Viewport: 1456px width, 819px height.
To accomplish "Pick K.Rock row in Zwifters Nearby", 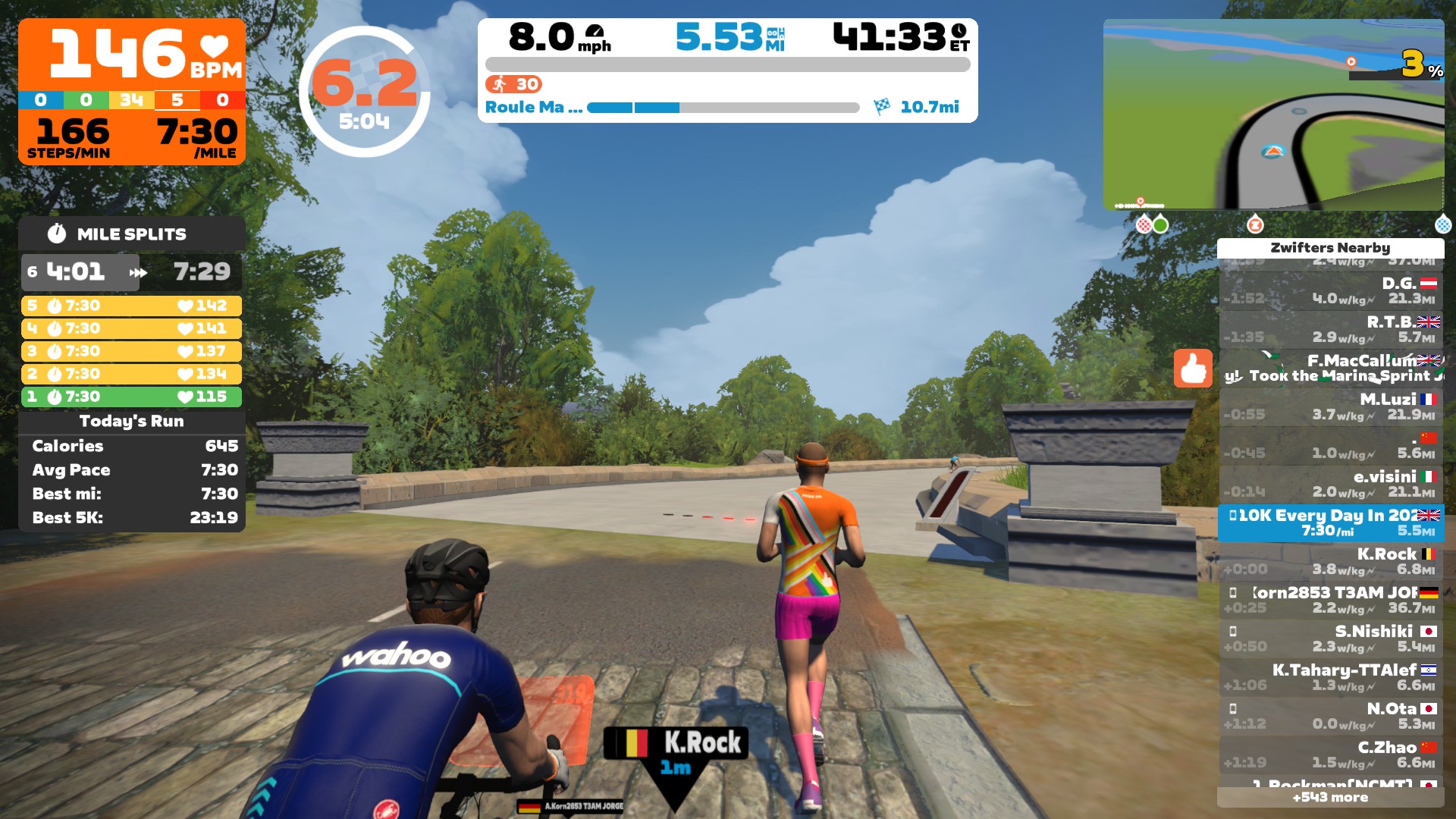I will pos(1331,562).
